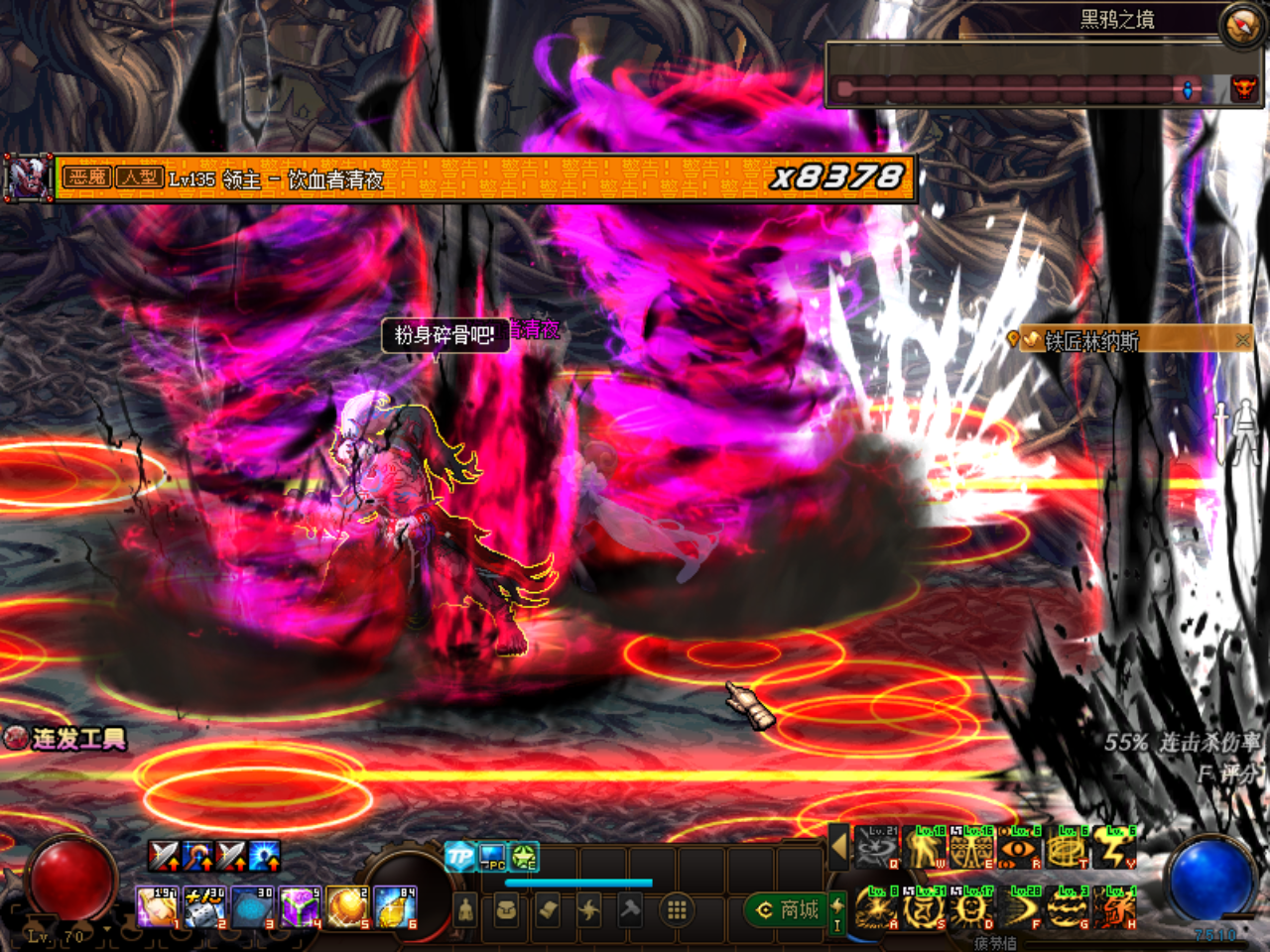Trigger the Lv.31 S skill icon

point(923,907)
